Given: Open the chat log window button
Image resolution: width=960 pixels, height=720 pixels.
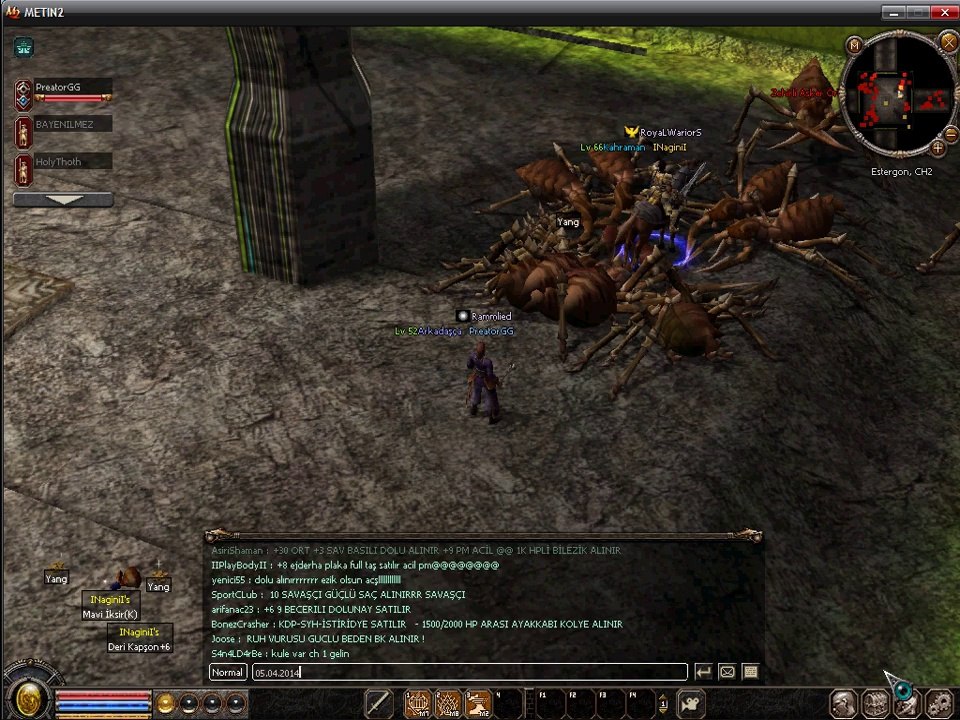Looking at the screenshot, I should [x=751, y=672].
